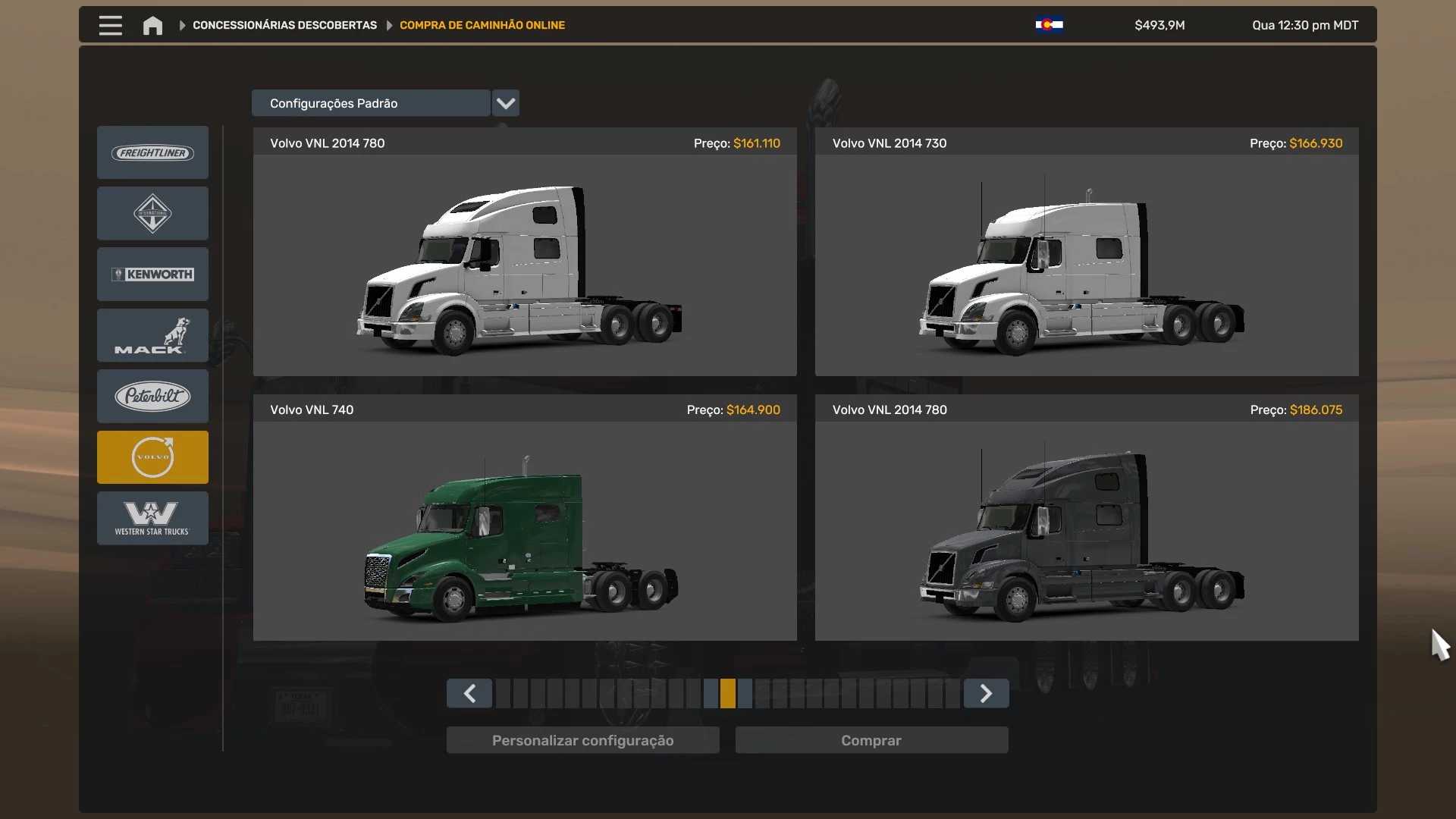The image size is (1456, 819).
Task: Open the hamburger main menu
Action: 110,25
